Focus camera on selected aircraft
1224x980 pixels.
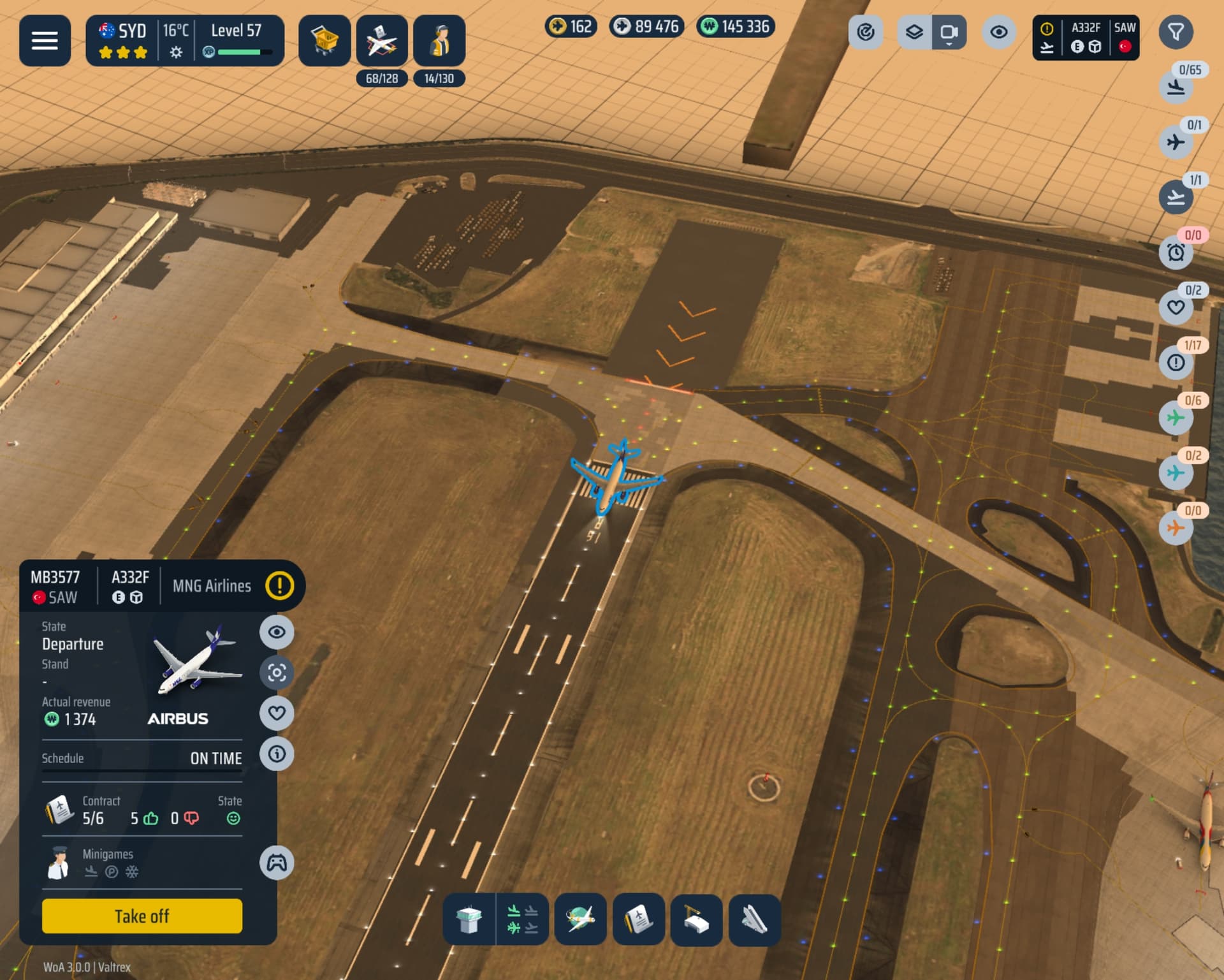(x=277, y=673)
